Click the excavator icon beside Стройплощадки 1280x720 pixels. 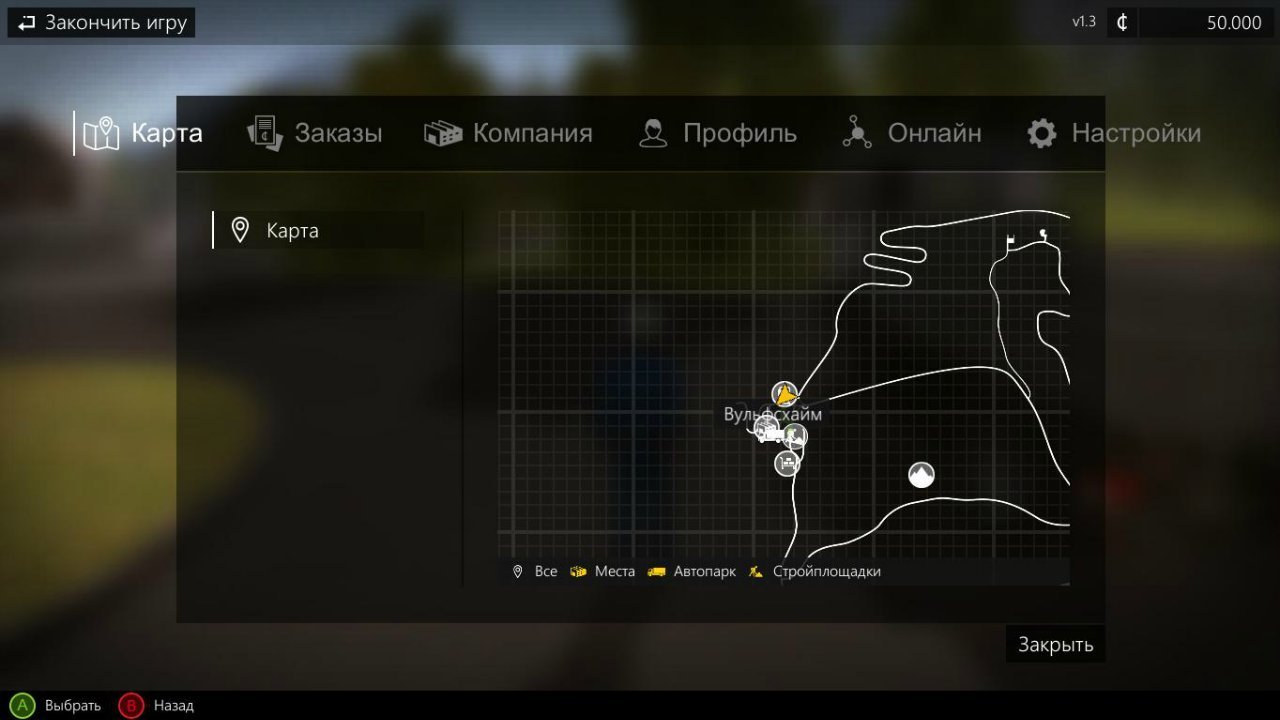pos(757,571)
